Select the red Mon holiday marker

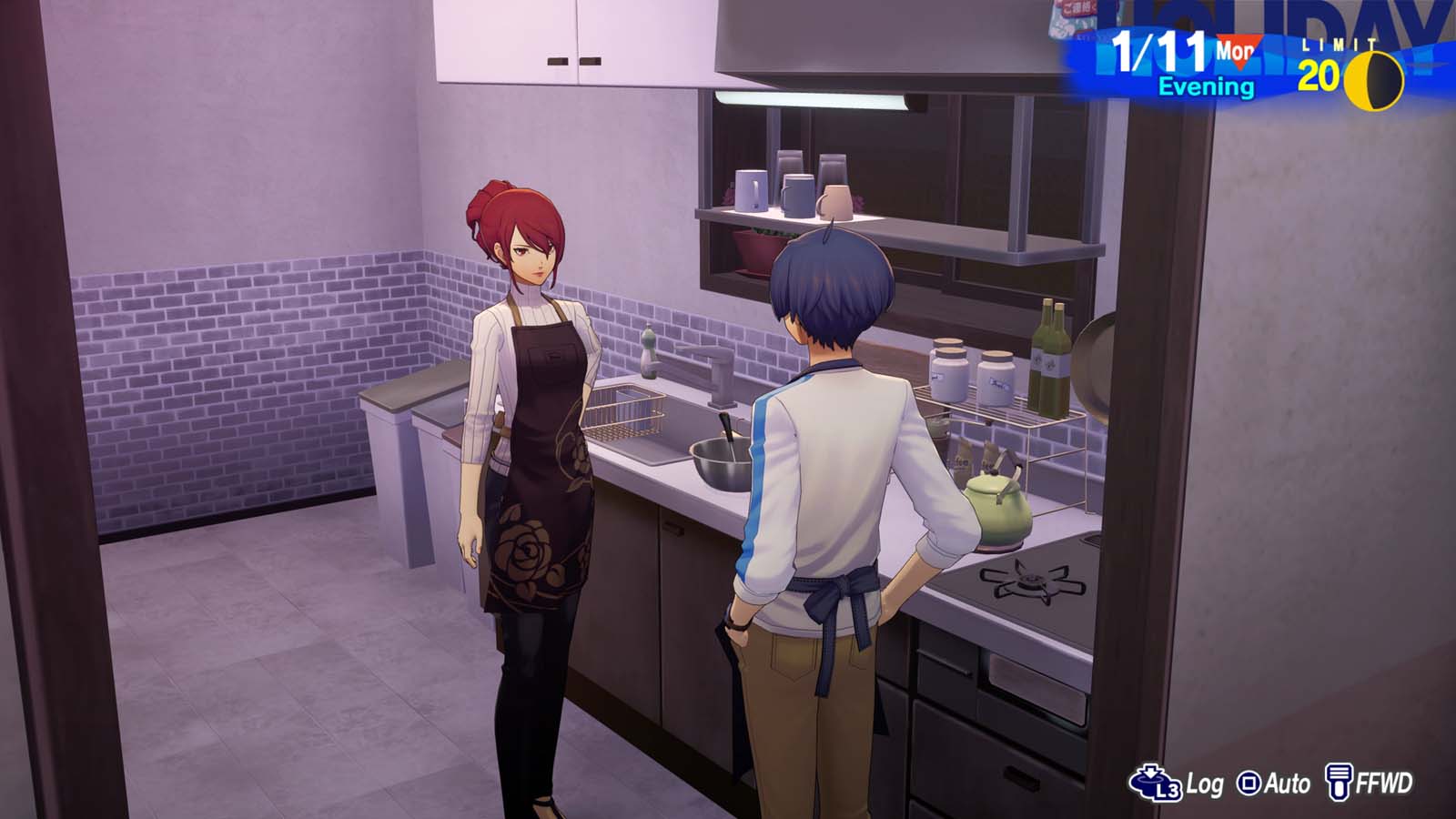tap(1236, 53)
